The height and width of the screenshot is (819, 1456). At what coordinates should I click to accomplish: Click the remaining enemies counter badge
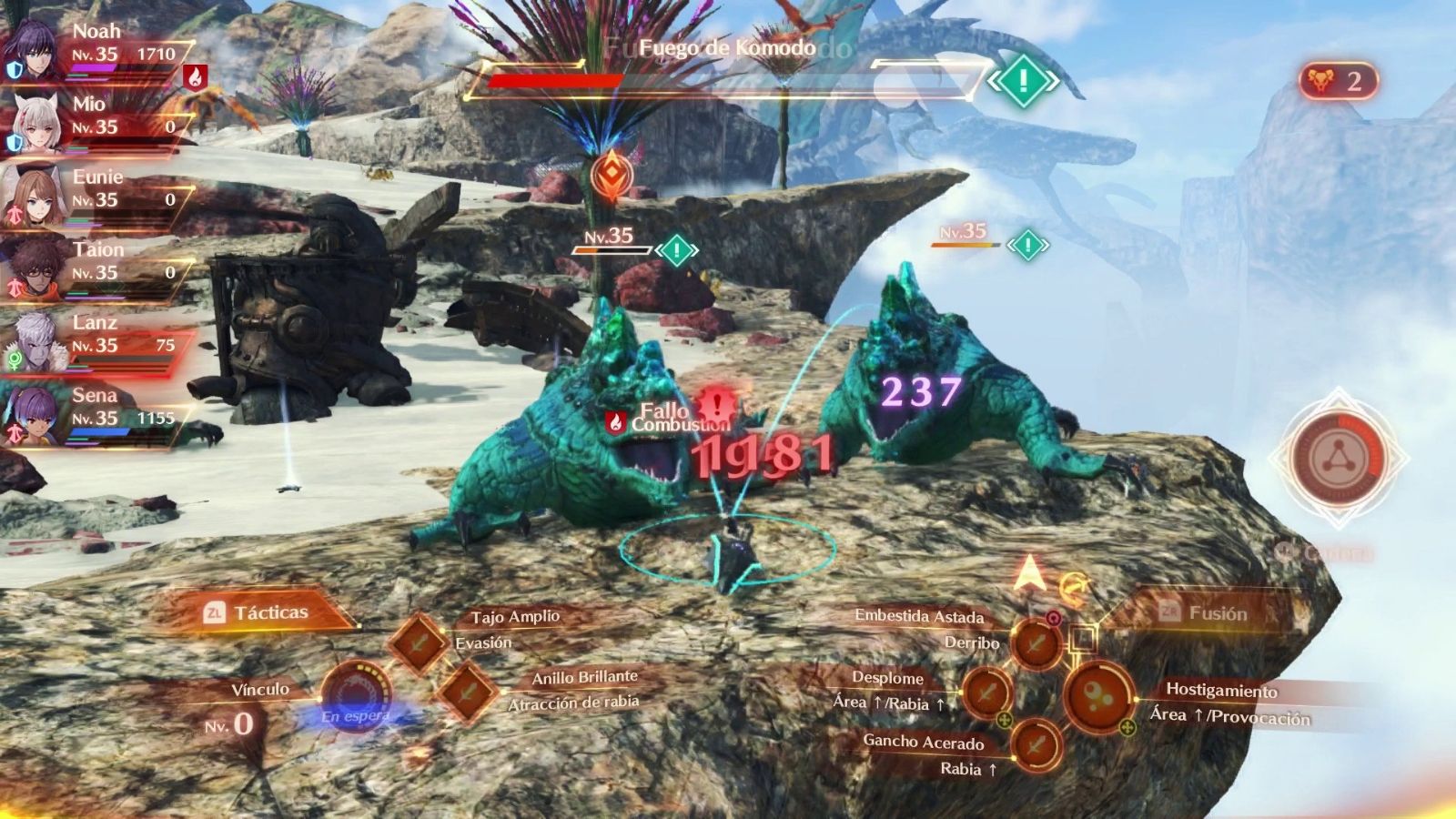click(1338, 82)
